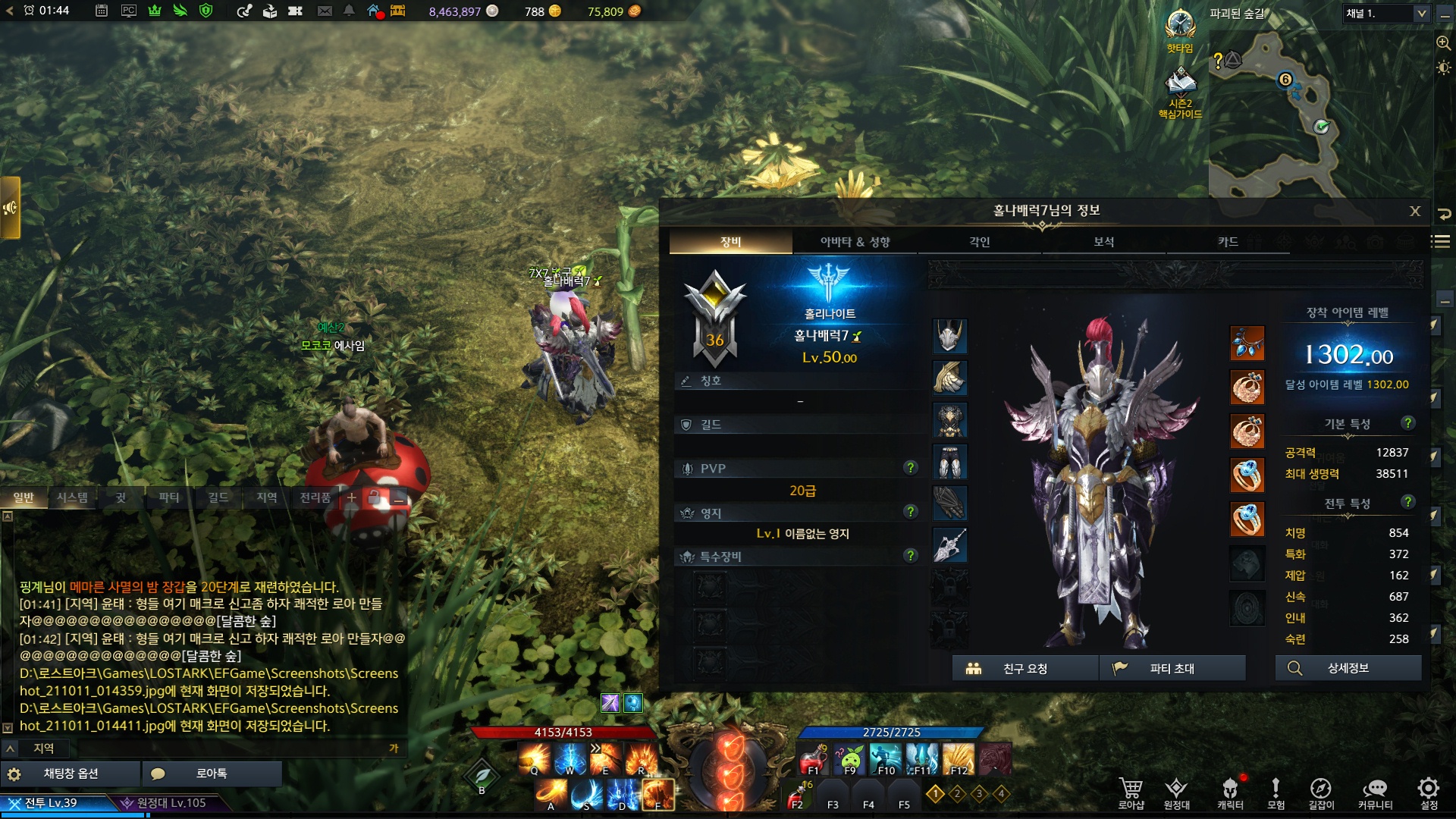Open the 캐릭터 menu icon
The height and width of the screenshot is (819, 1456).
pyautogui.click(x=1230, y=793)
